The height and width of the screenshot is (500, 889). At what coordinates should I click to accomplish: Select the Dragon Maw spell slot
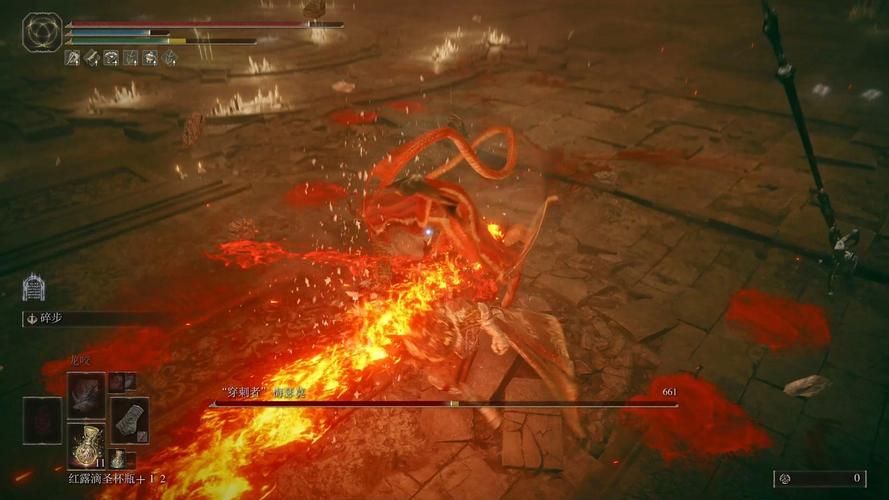pos(87,394)
